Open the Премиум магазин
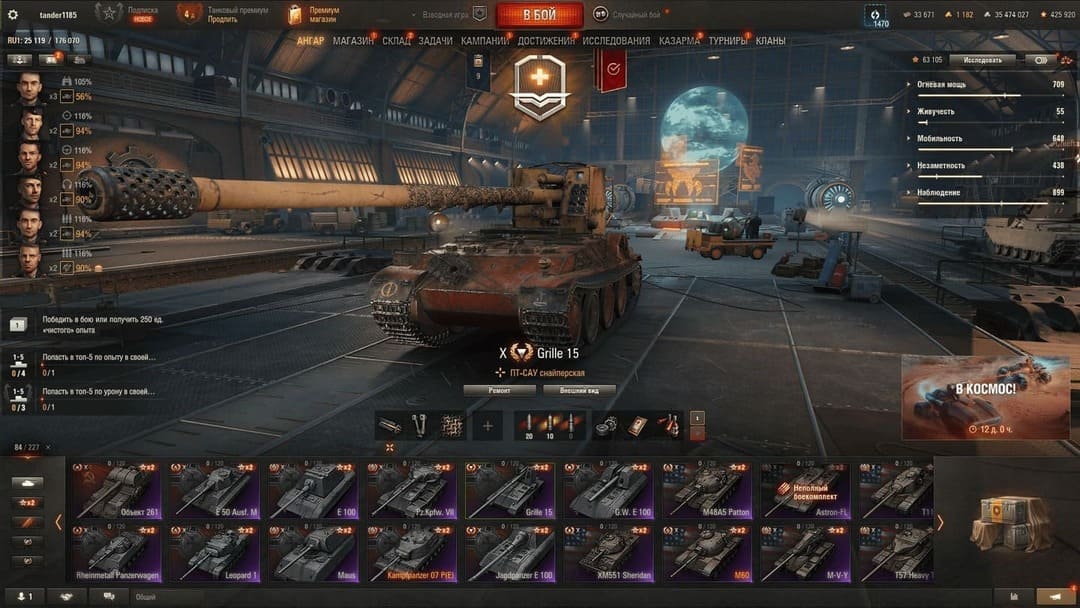 pos(312,14)
